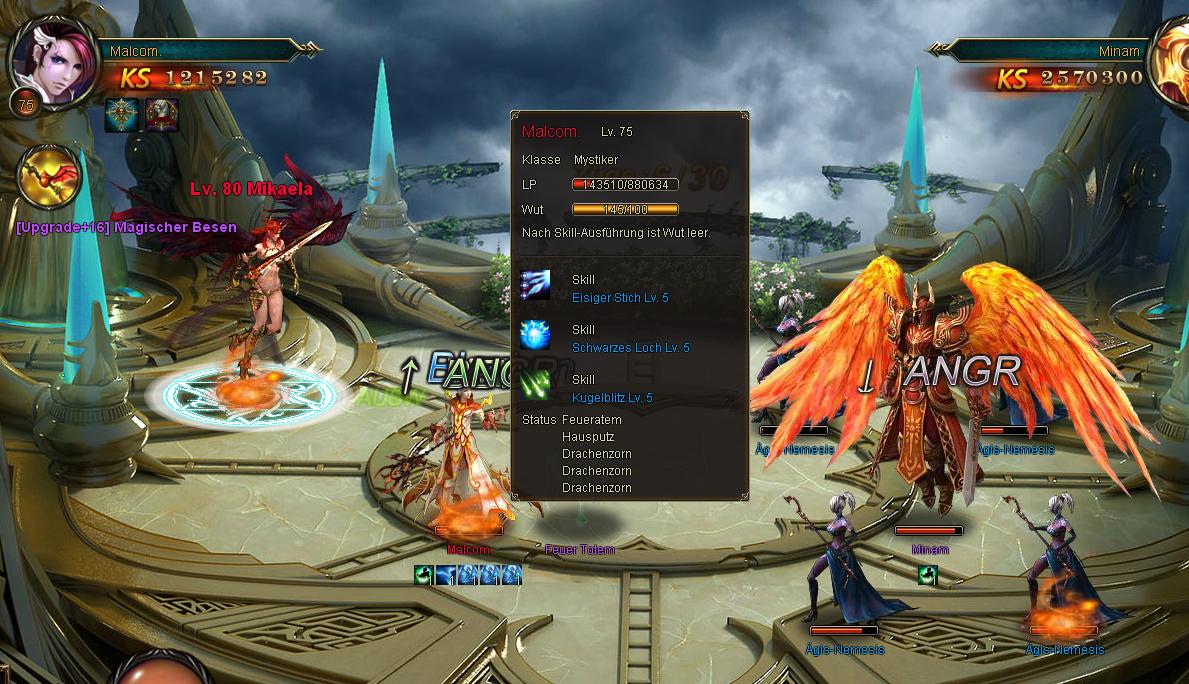Click Minam's opponent portrait
This screenshot has height=684, width=1189.
click(1170, 60)
